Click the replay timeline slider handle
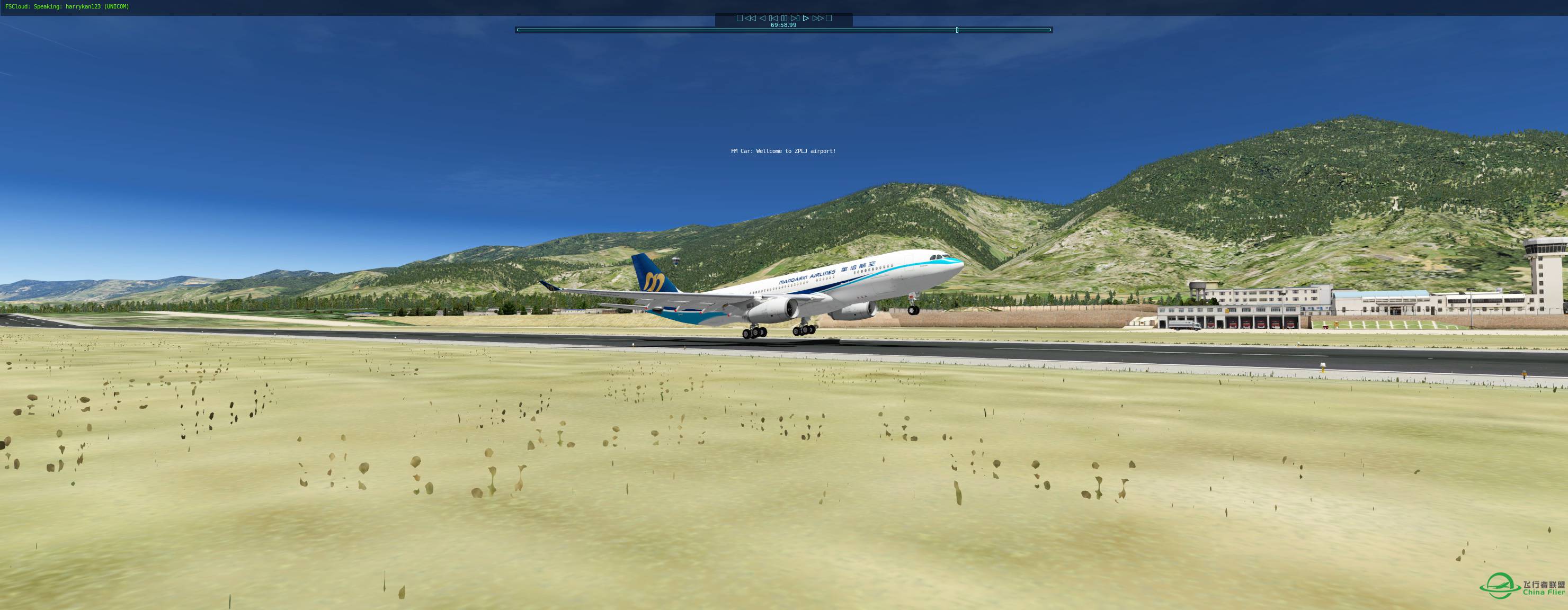Image resolution: width=1568 pixels, height=610 pixels. 957,30
